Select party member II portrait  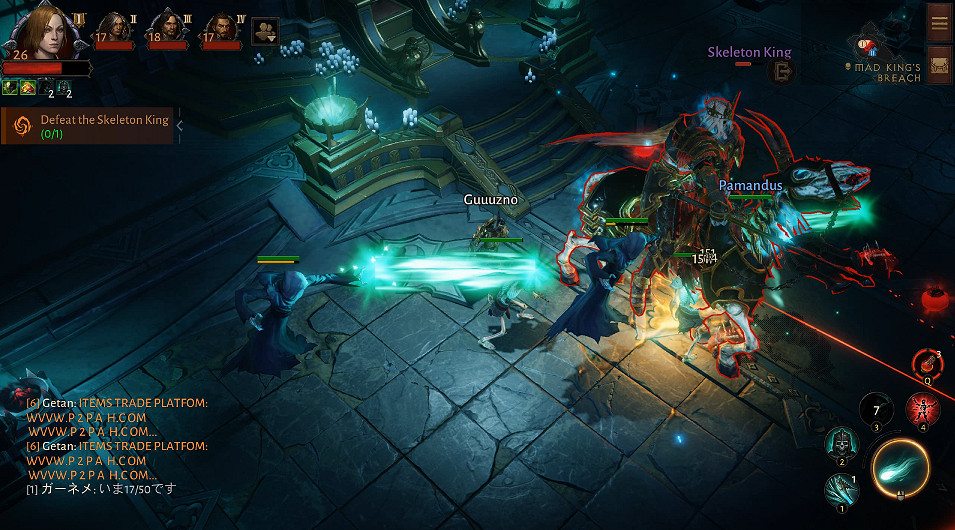click(x=114, y=30)
